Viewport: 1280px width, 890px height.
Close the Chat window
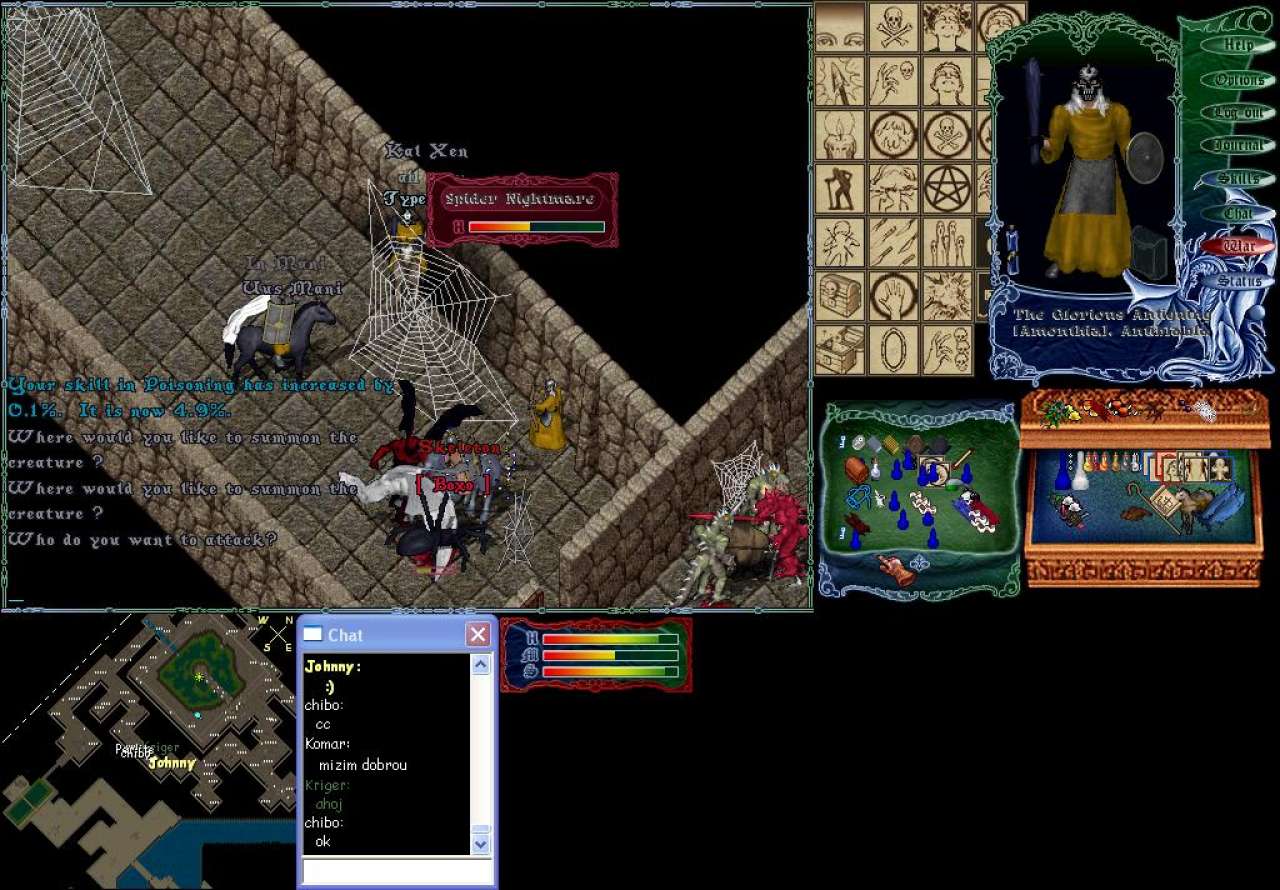coord(479,634)
